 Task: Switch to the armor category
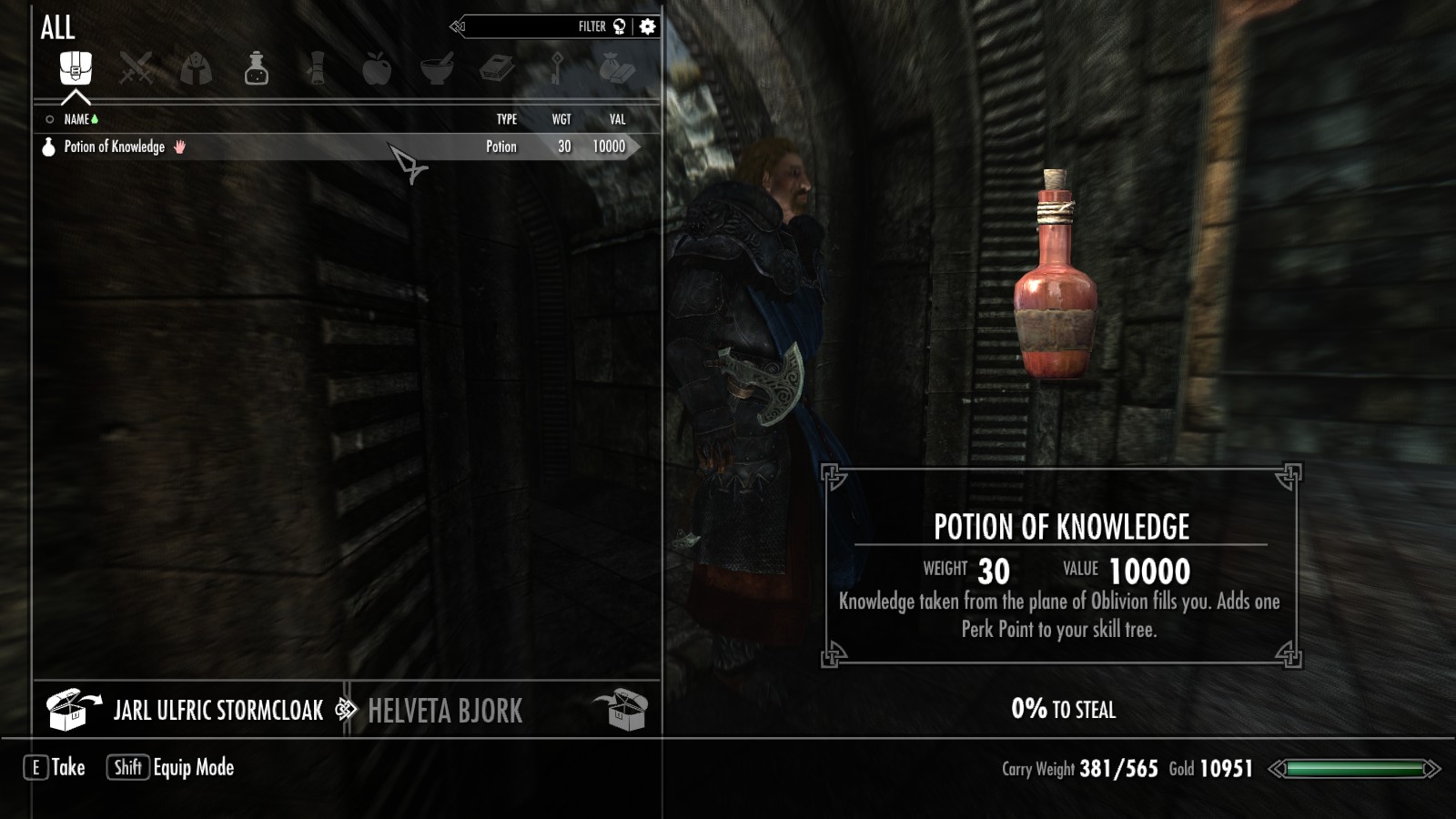[196, 68]
